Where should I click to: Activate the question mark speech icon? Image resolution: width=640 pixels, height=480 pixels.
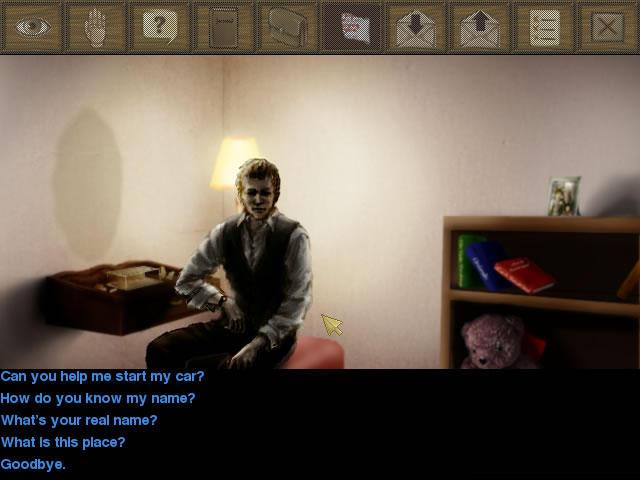(160, 27)
